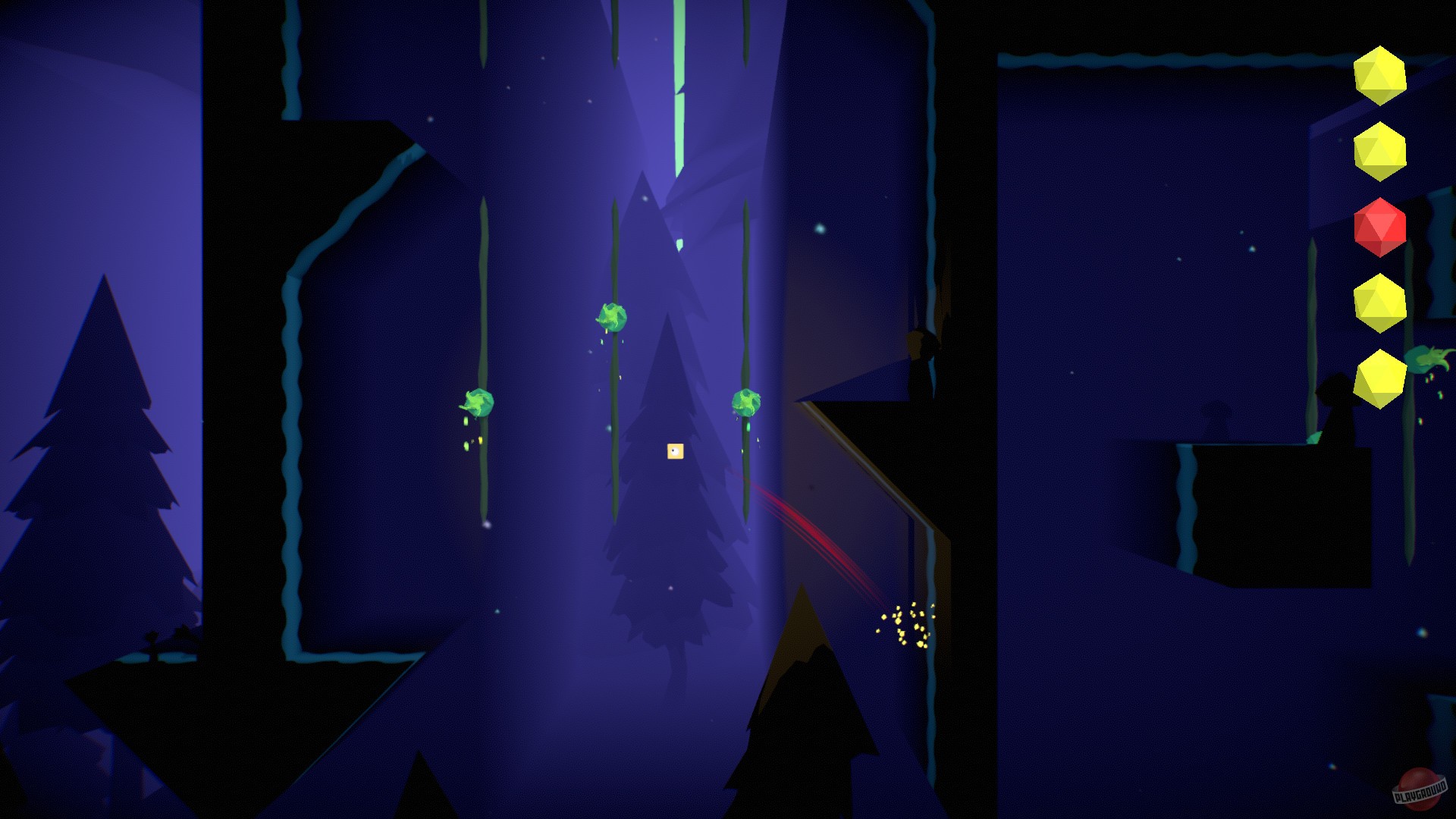Click the second yellow gem in the HUD
Image resolution: width=1456 pixels, height=819 pixels.
click(x=1380, y=149)
